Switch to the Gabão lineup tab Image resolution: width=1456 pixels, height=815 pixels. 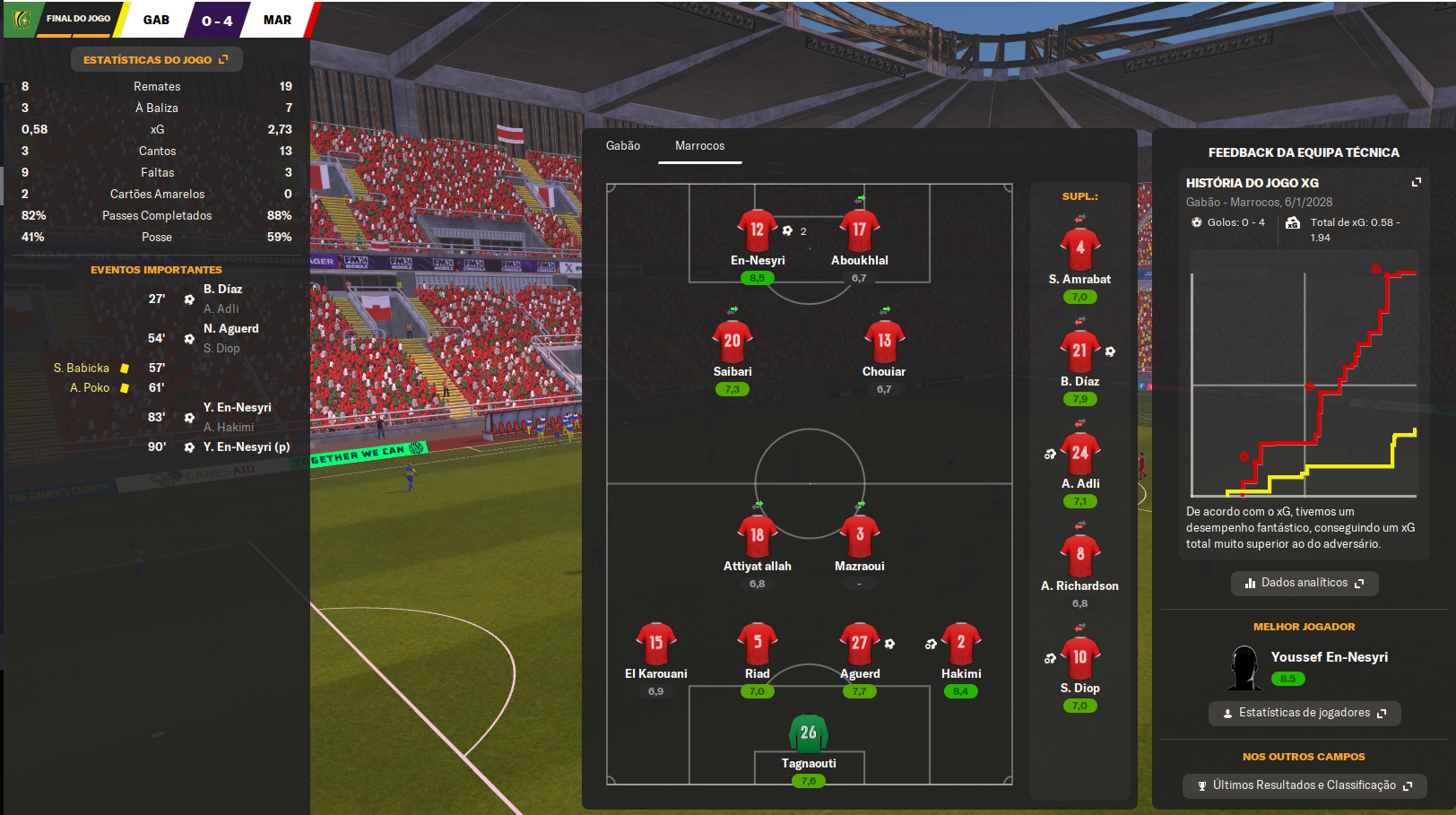coord(623,146)
